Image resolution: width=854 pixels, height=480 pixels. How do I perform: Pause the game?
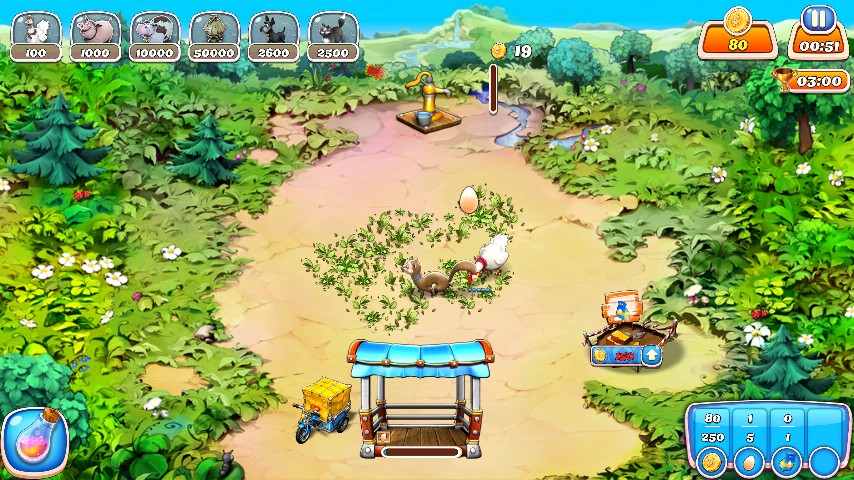click(818, 19)
